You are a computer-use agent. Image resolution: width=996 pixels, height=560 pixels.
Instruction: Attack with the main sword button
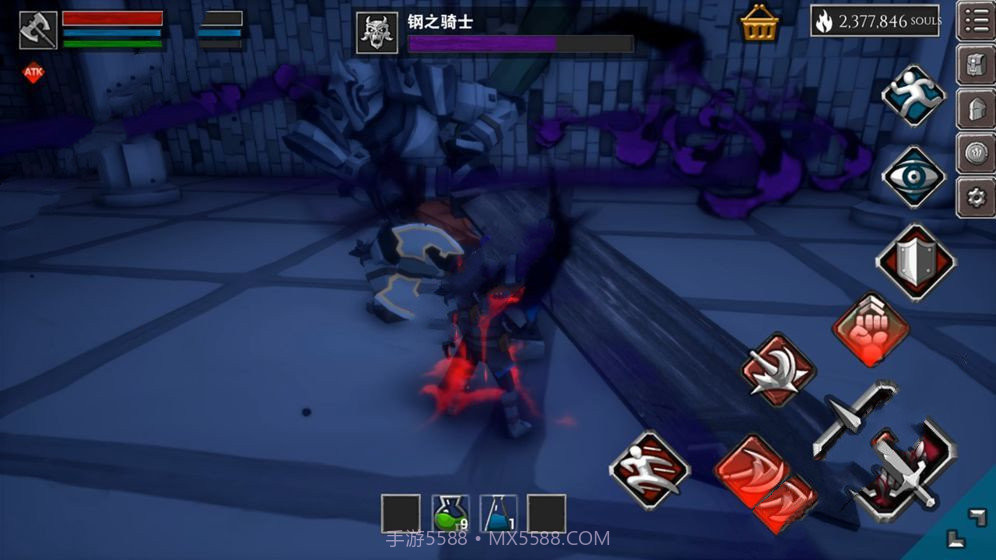coord(902,471)
